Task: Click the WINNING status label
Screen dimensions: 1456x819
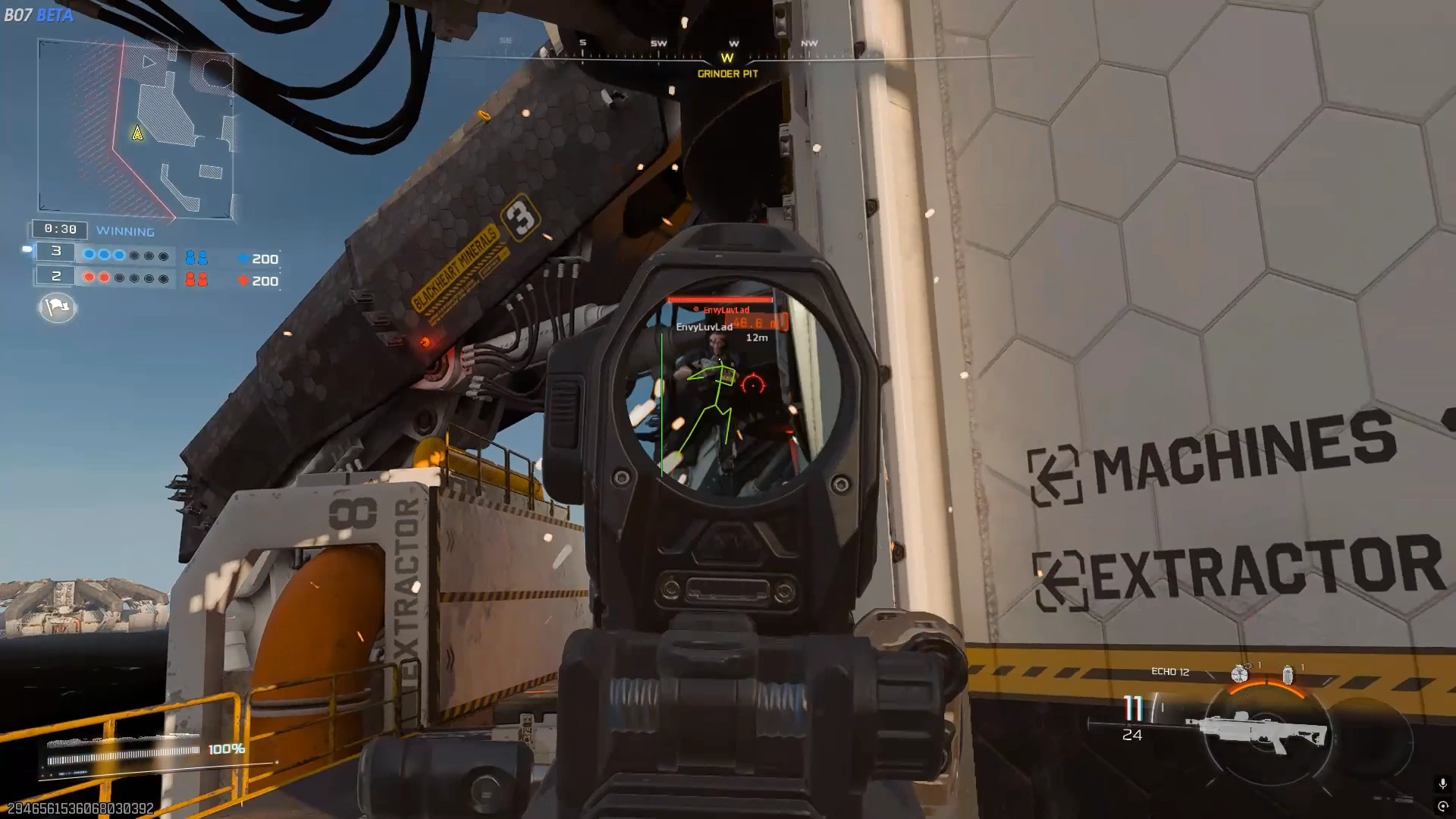Action: pos(125,230)
